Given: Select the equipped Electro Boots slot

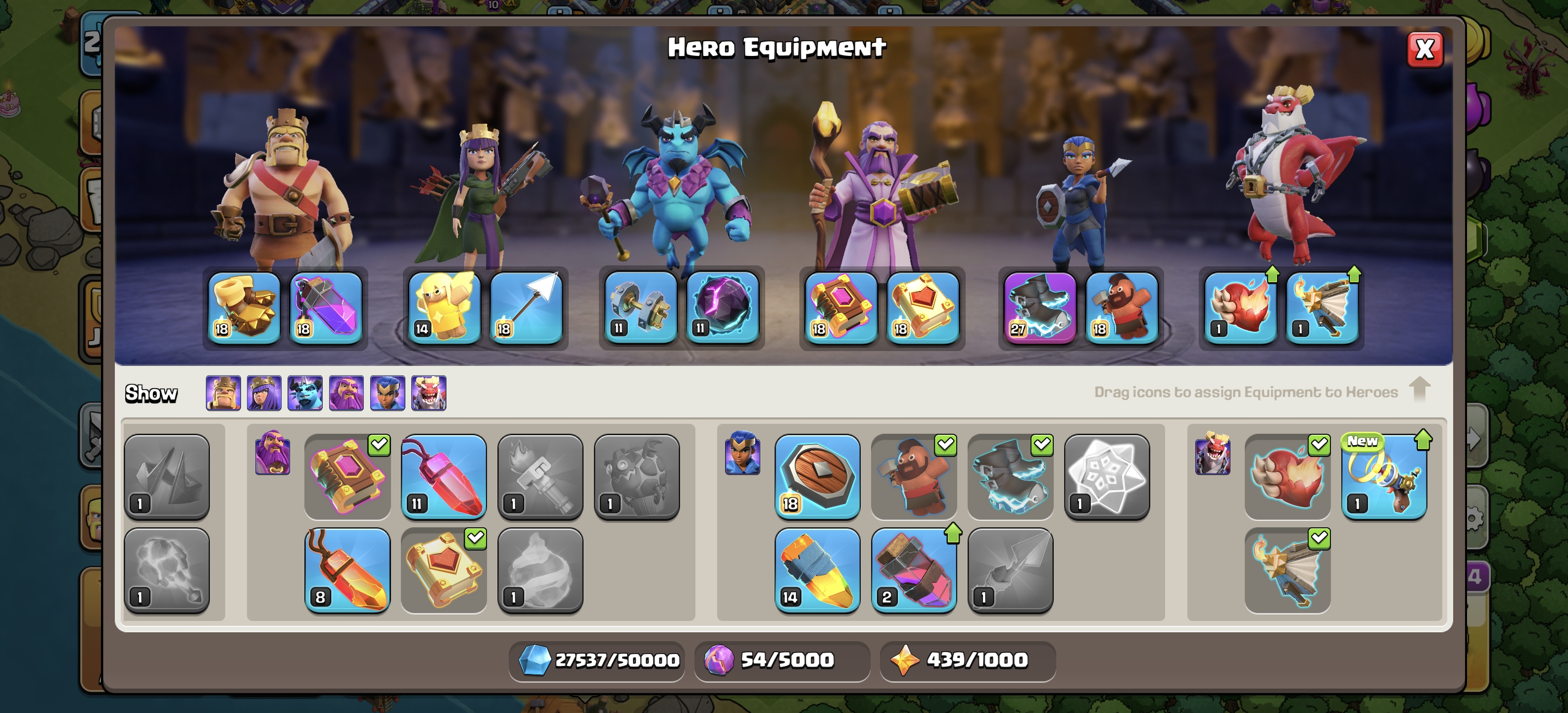Looking at the screenshot, I should tap(1040, 308).
